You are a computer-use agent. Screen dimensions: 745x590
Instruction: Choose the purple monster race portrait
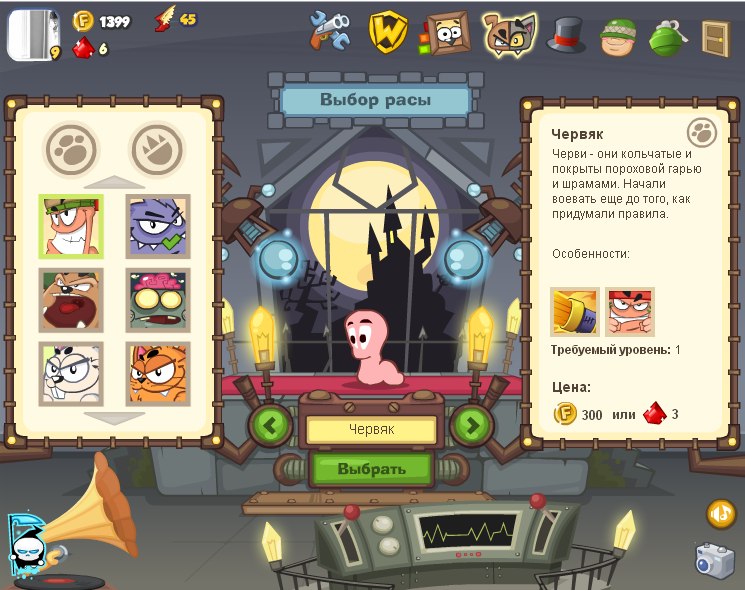pyautogui.click(x=158, y=226)
